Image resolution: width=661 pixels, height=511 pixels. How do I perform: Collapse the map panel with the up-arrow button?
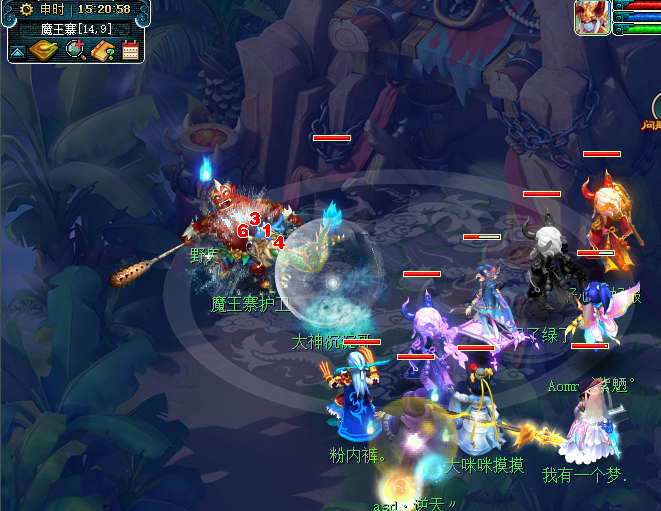[17, 51]
